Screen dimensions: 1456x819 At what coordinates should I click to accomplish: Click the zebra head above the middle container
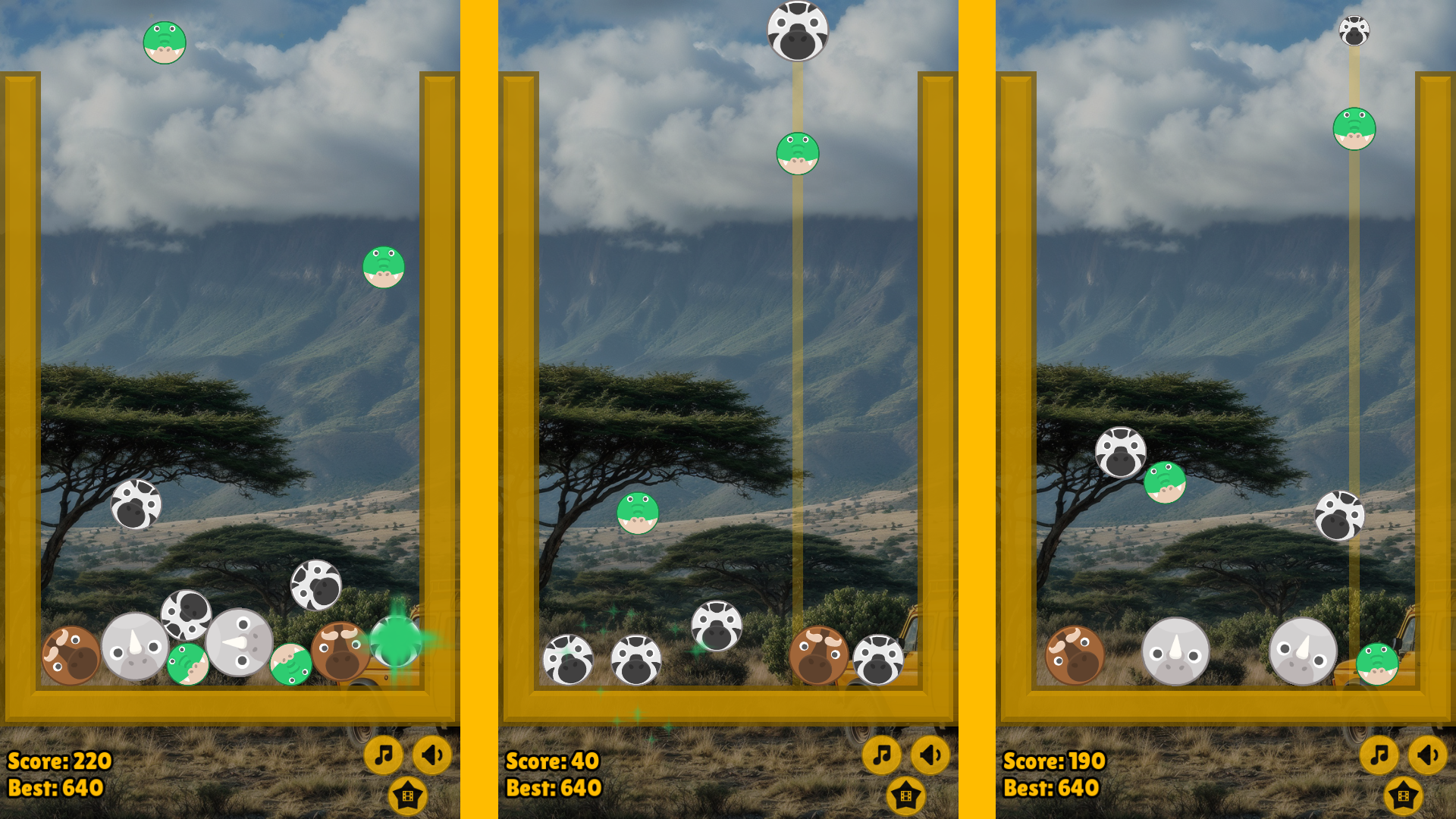797,30
